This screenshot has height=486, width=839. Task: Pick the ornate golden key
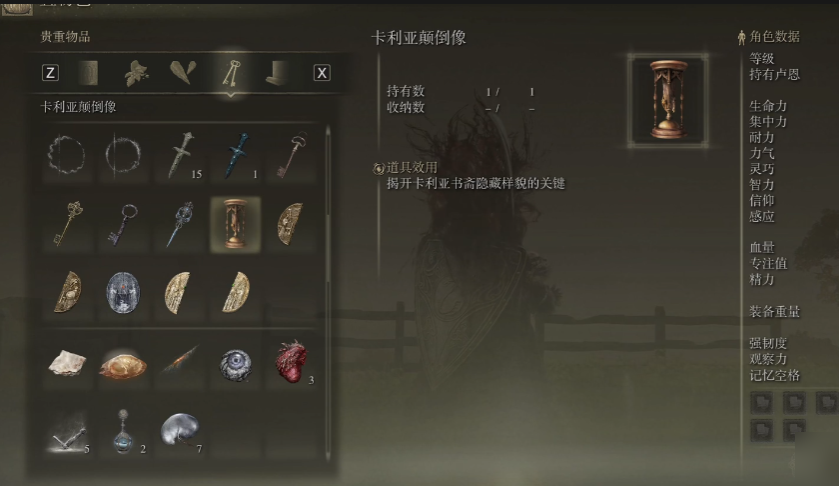69,222
